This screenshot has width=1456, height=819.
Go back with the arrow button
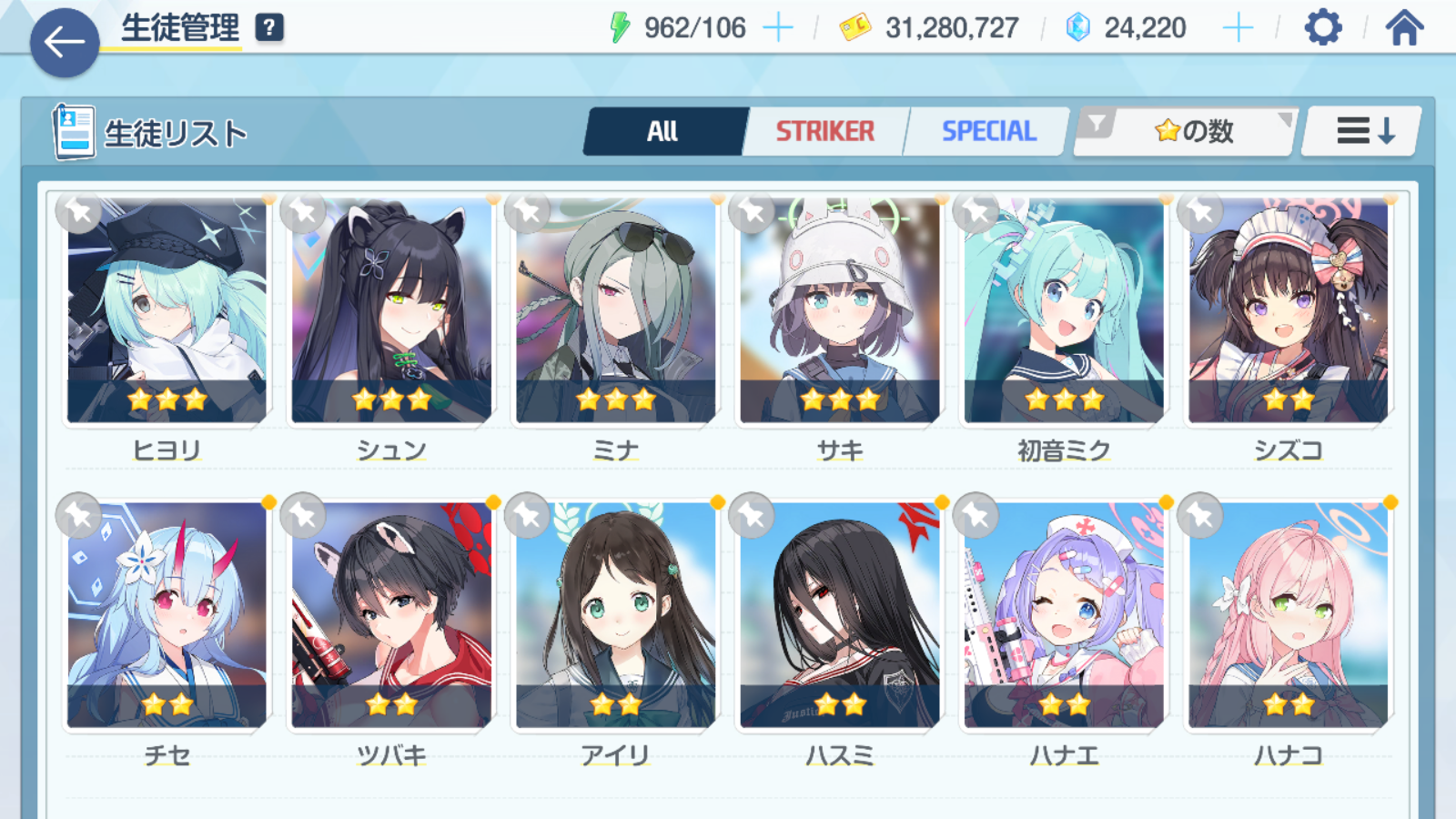pyautogui.click(x=64, y=42)
